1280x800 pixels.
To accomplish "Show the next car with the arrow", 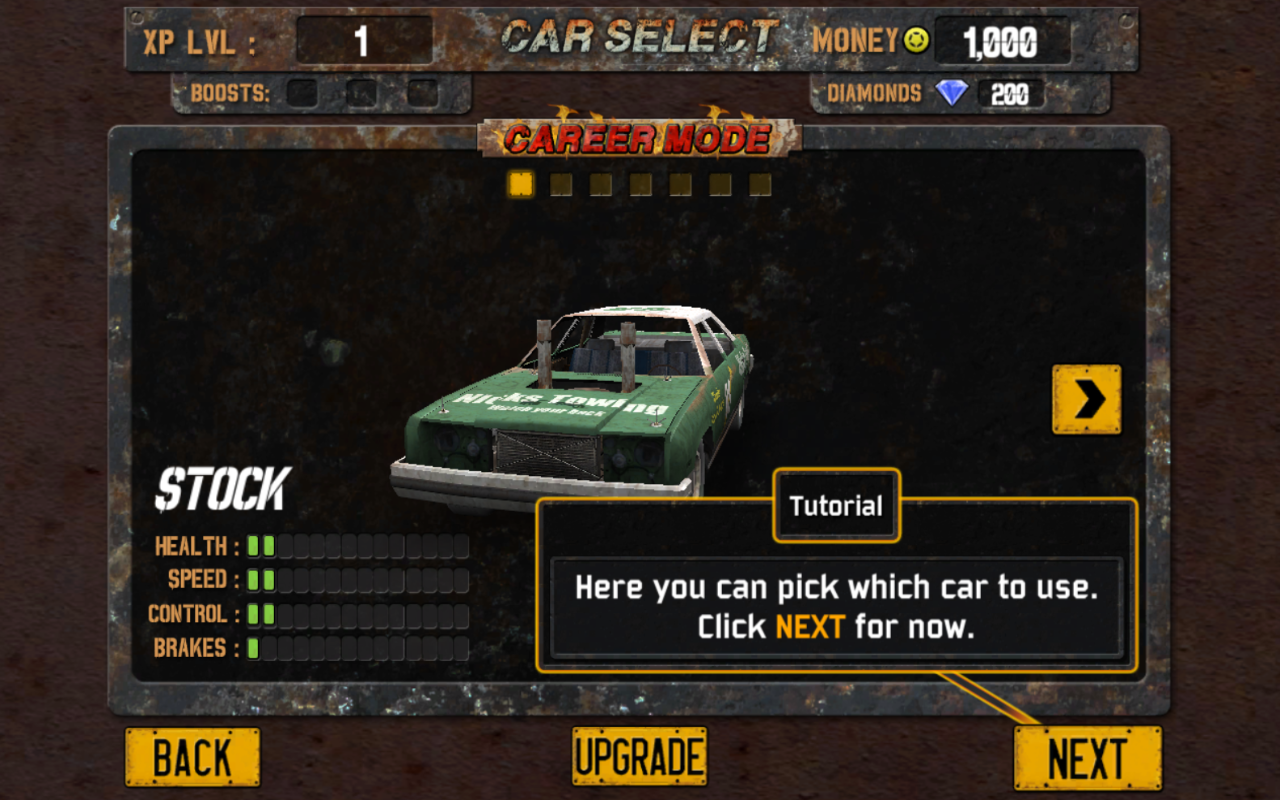I will (1086, 399).
